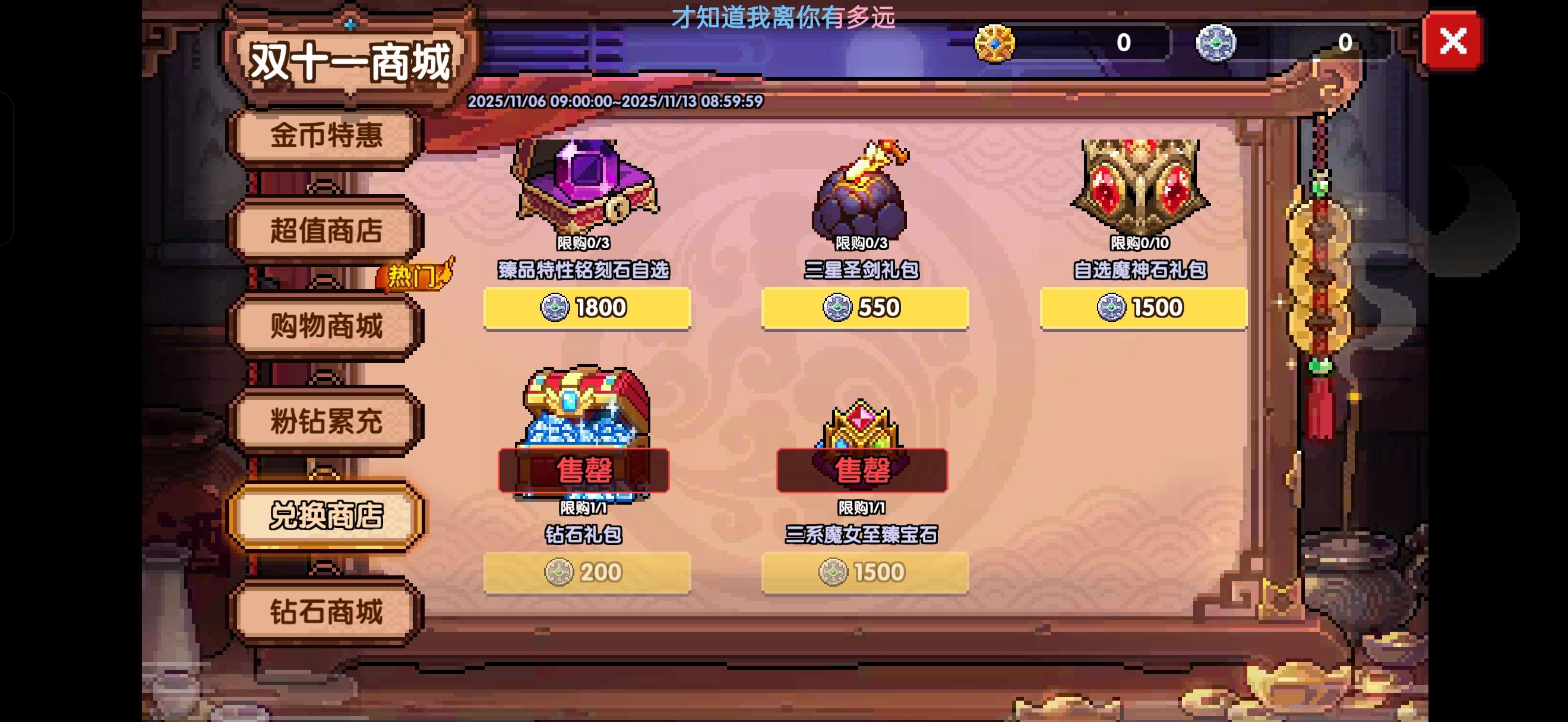Purchase 自选魔神石礼包 for 1500
The image size is (1568, 722).
[x=1143, y=308]
